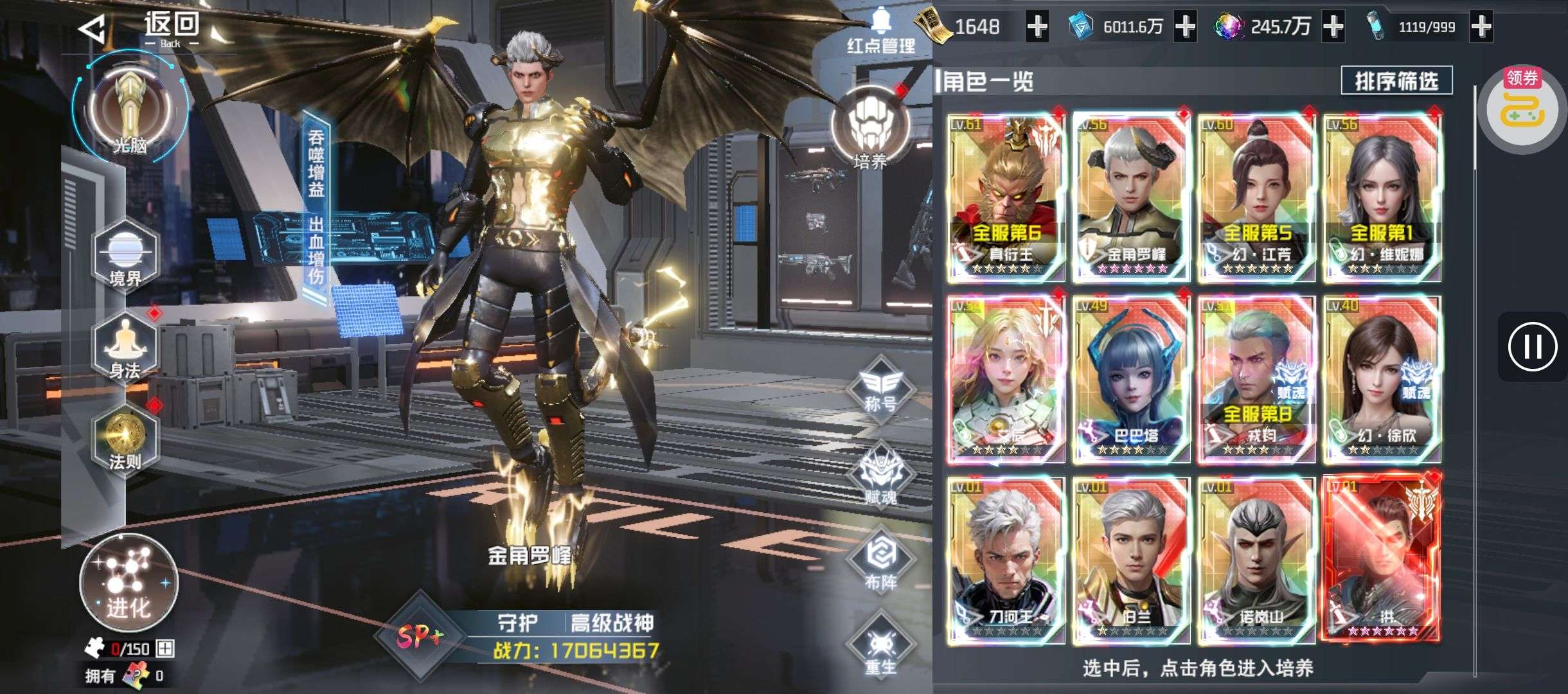
Task: Select the 幻·维妮娜 character card
Action: [1382, 198]
